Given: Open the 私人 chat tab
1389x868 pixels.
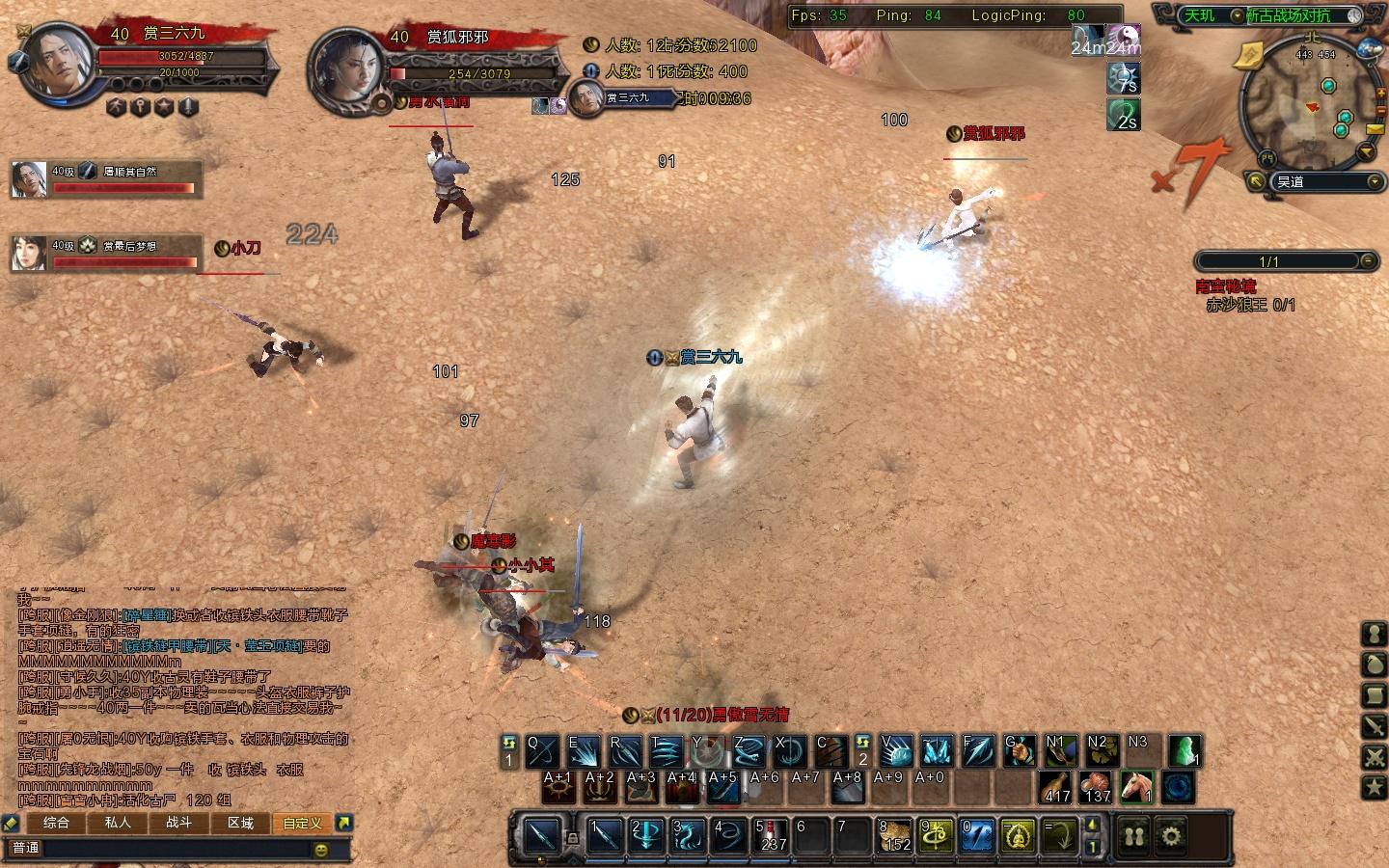Looking at the screenshot, I should click(118, 823).
